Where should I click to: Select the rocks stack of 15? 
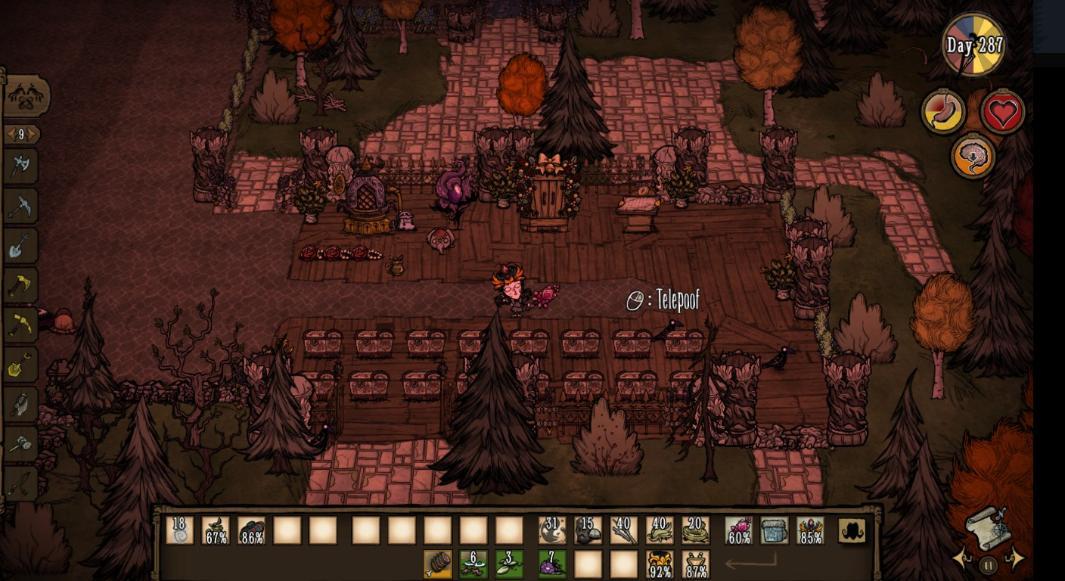point(588,530)
